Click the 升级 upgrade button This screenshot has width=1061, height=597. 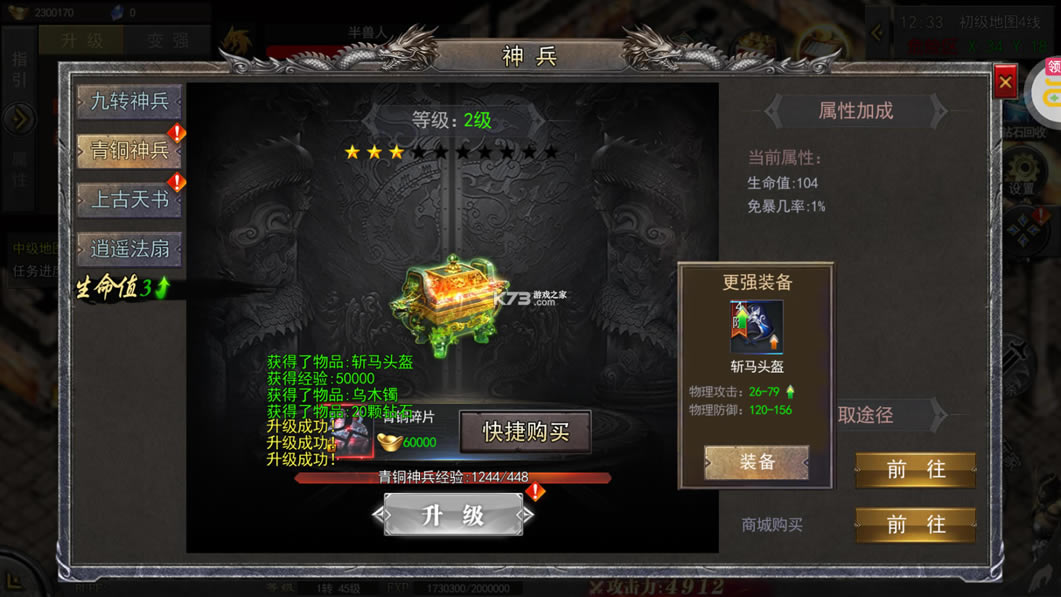coord(453,515)
